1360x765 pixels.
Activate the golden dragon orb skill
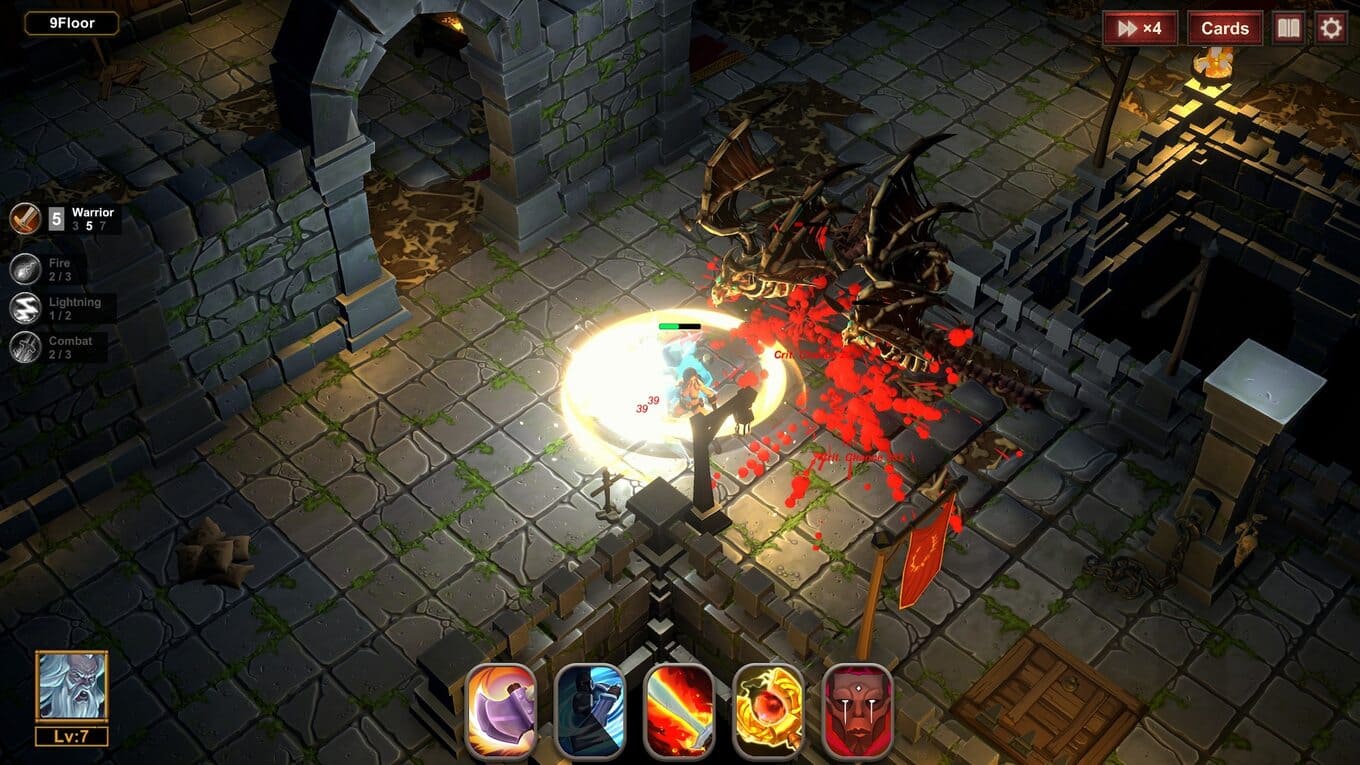(768, 710)
